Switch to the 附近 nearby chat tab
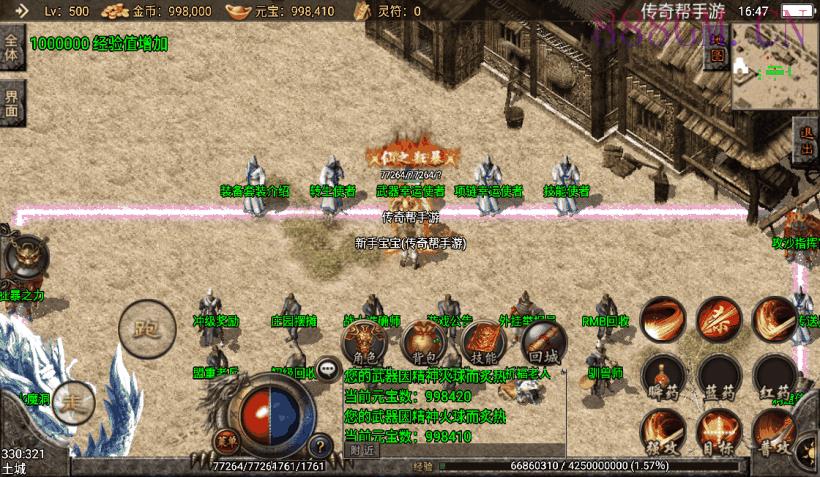 coord(363,449)
